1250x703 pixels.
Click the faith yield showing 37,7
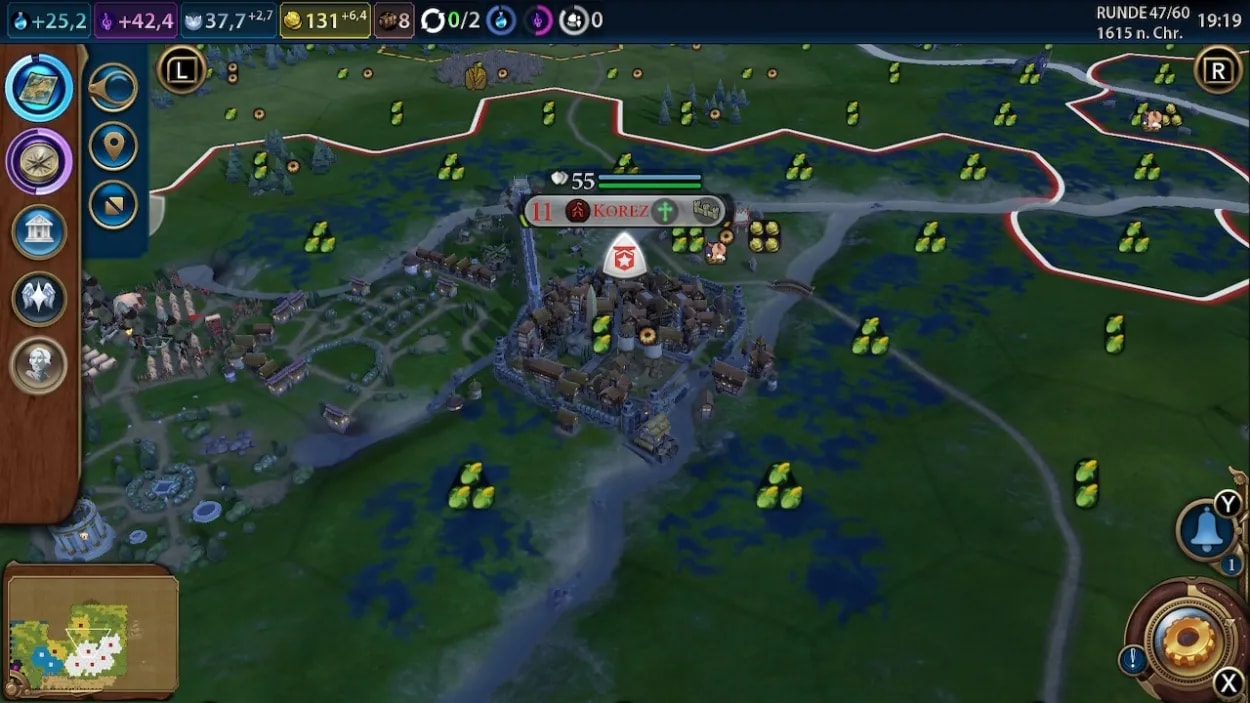pyautogui.click(x=228, y=20)
